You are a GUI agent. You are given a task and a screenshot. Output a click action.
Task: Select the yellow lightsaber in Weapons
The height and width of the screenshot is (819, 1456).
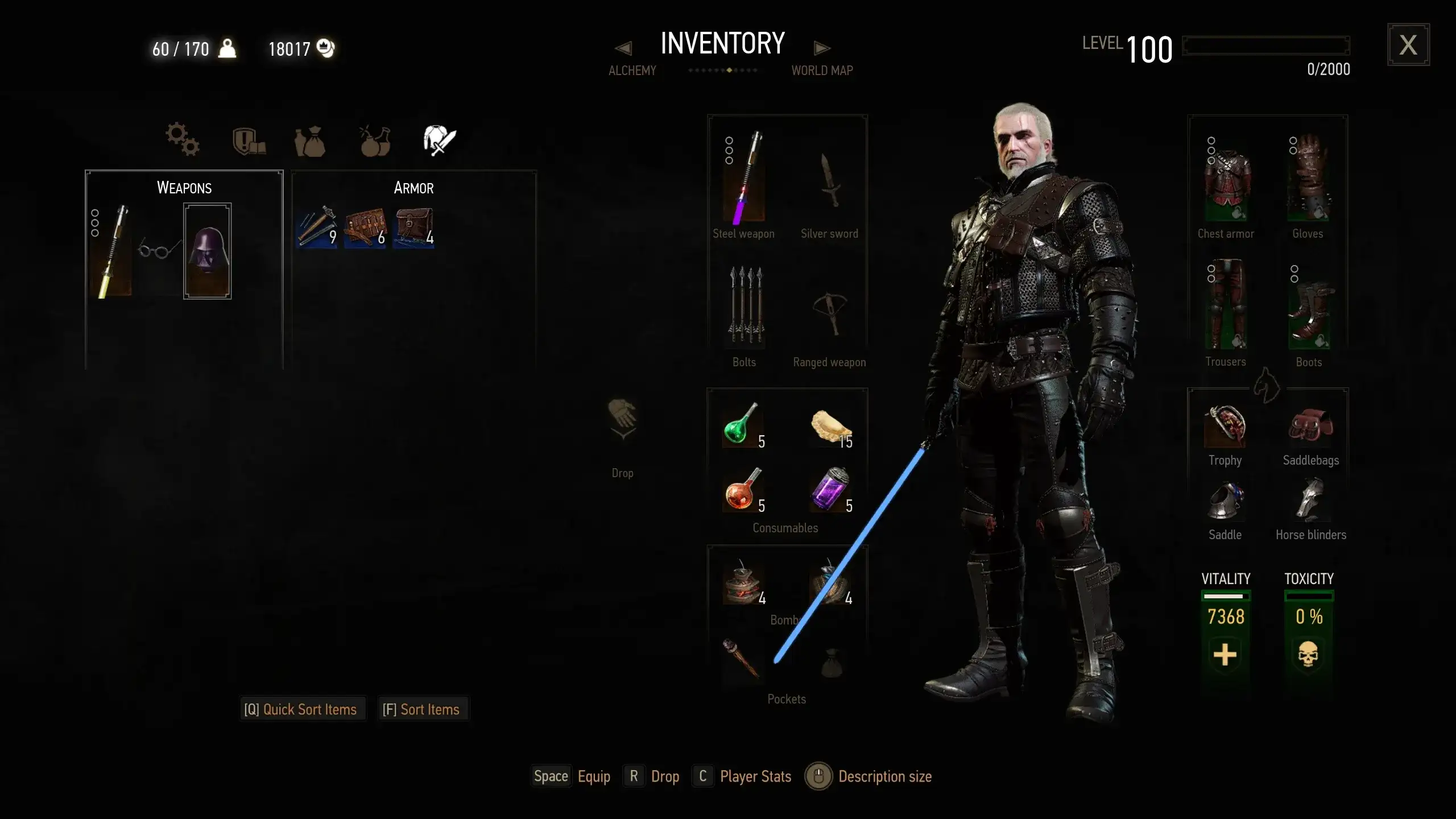111,251
